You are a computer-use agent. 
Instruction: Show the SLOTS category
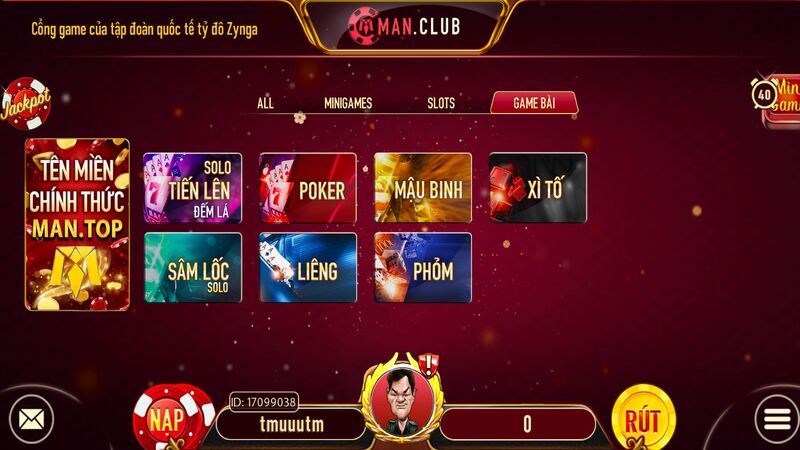point(441,103)
